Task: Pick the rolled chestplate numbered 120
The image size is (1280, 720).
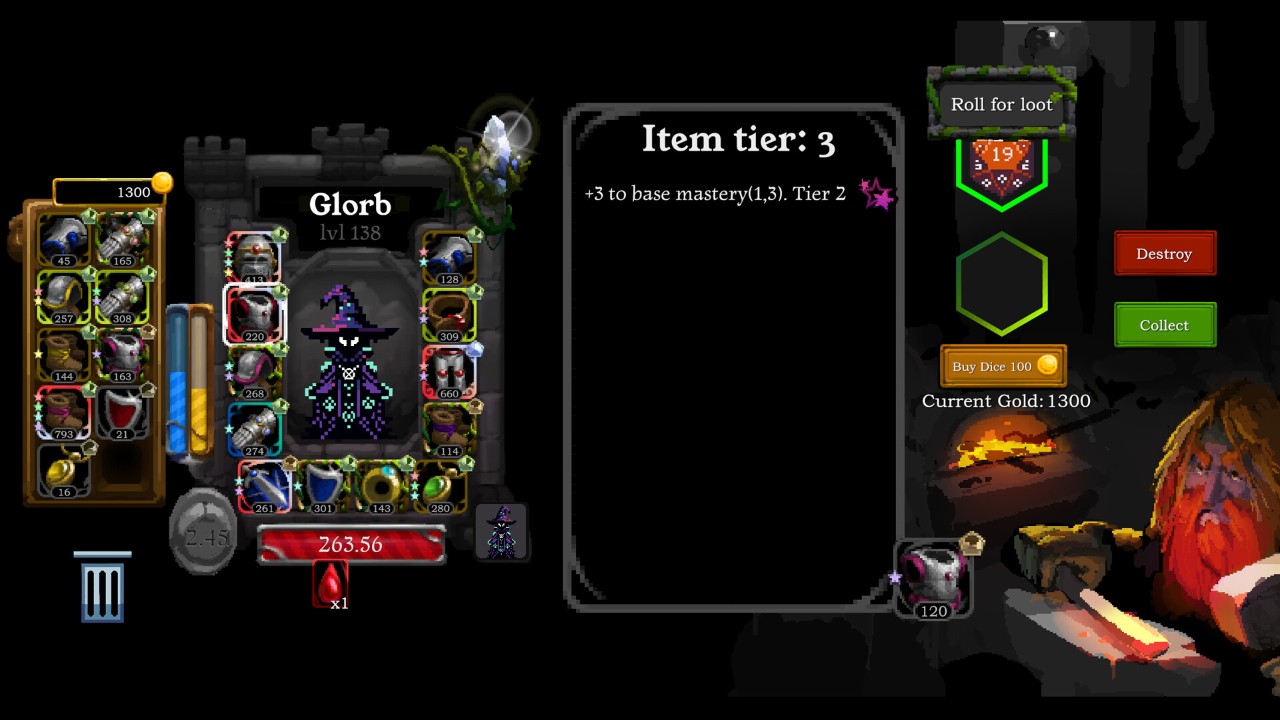Action: click(x=932, y=580)
